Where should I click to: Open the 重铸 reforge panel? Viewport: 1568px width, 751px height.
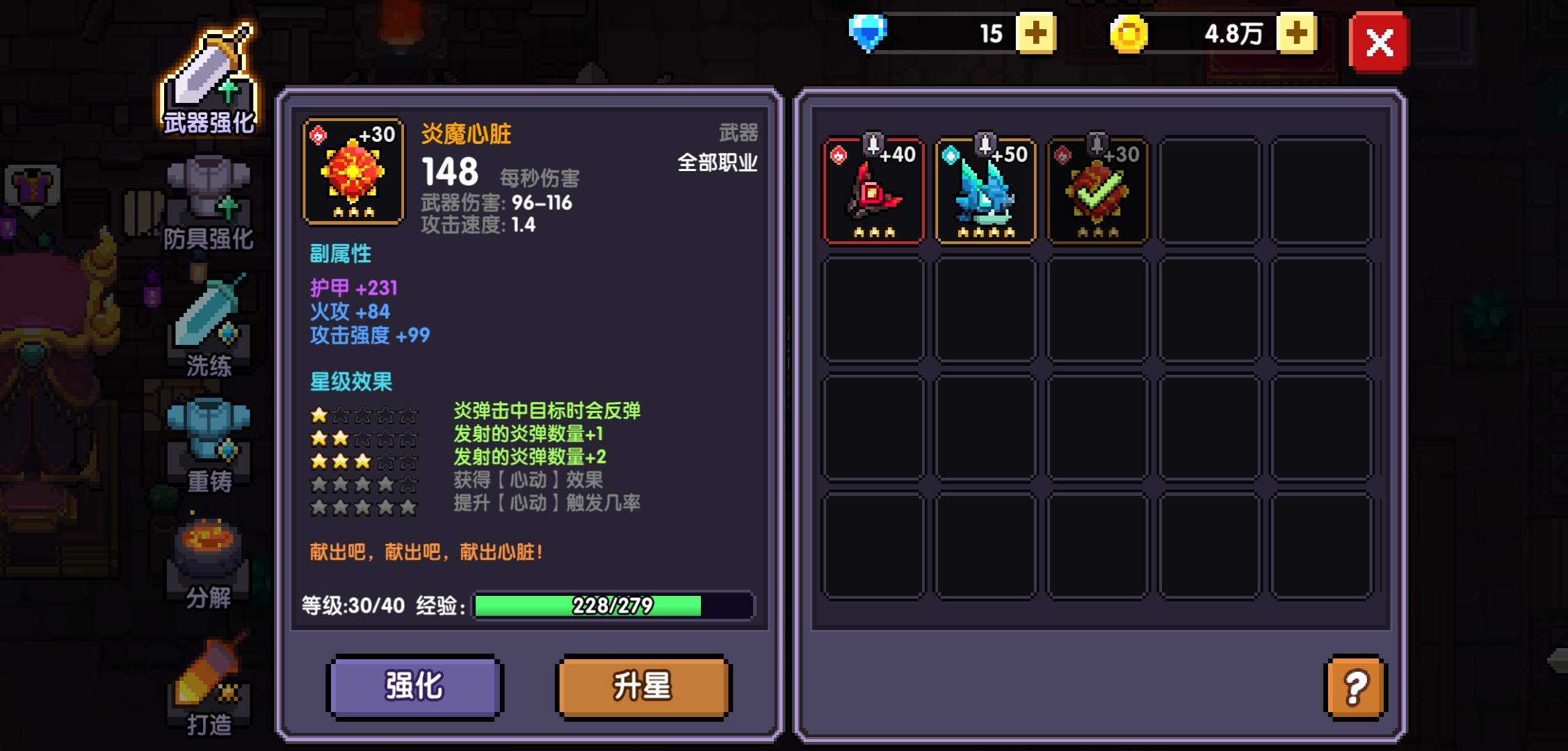209,438
